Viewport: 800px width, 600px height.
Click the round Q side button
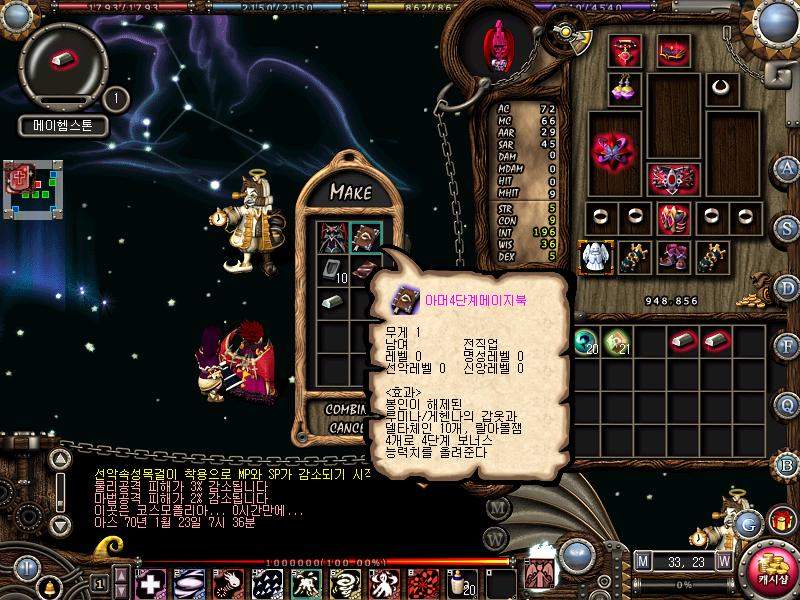pos(788,404)
